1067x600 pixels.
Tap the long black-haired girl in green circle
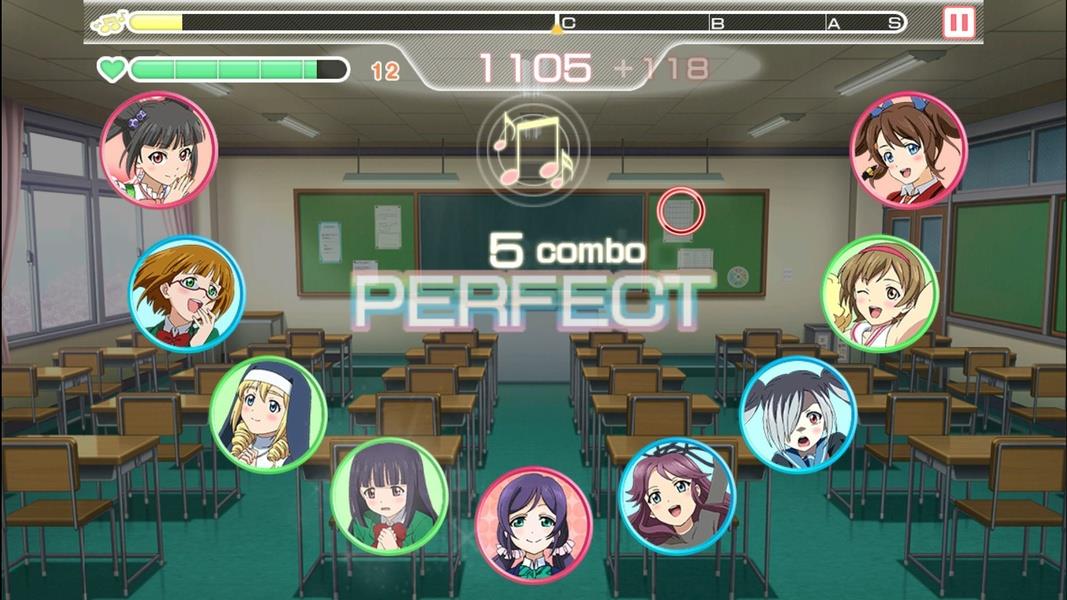click(x=389, y=495)
